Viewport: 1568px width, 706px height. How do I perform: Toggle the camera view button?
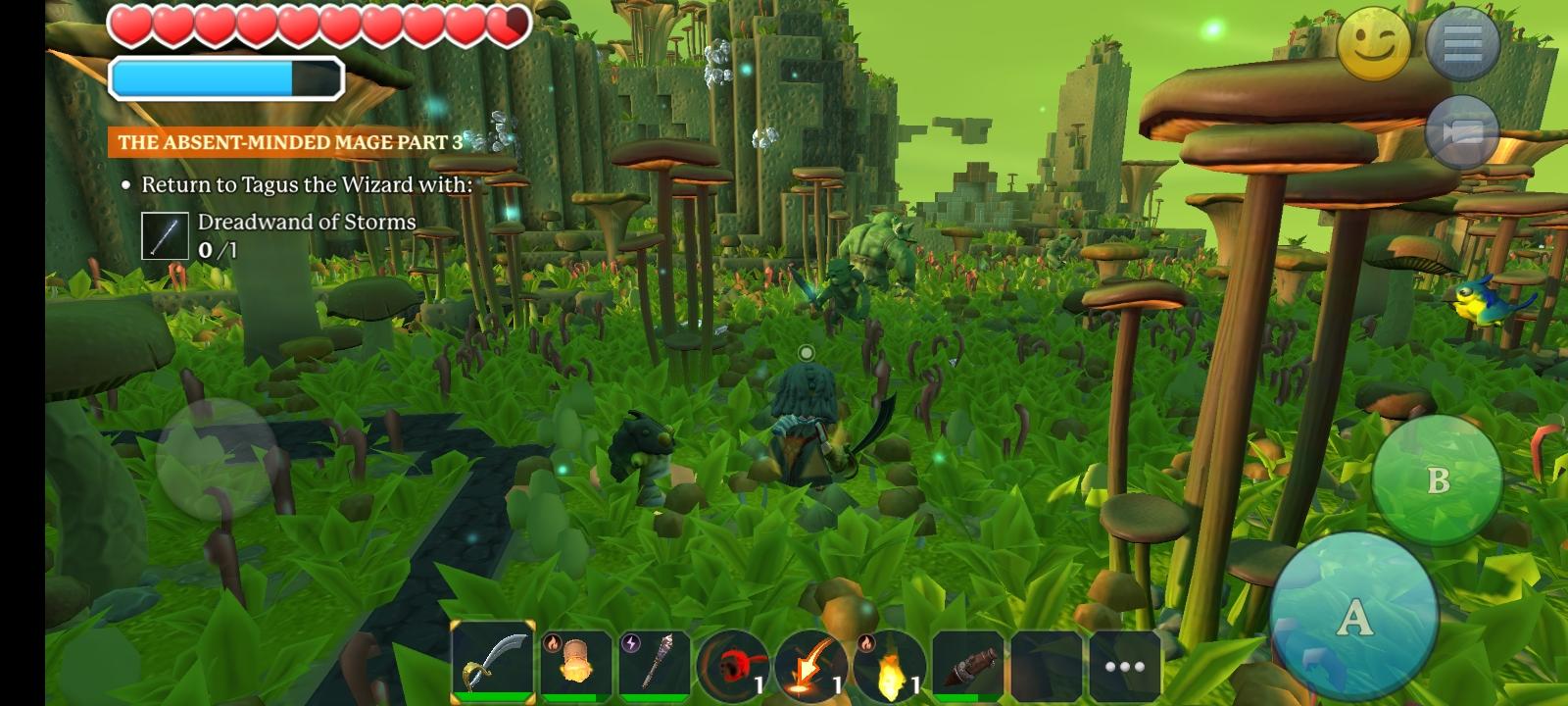point(1462,131)
